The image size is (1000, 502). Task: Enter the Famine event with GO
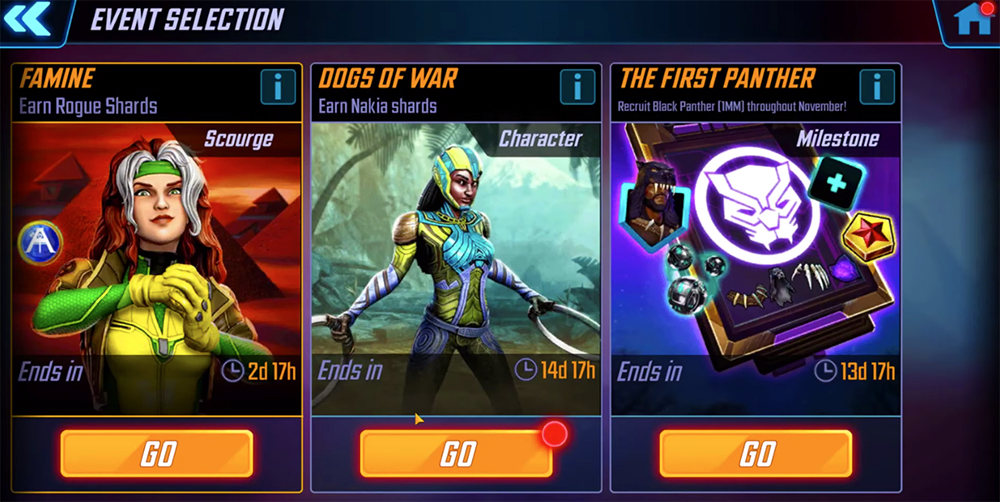point(157,454)
